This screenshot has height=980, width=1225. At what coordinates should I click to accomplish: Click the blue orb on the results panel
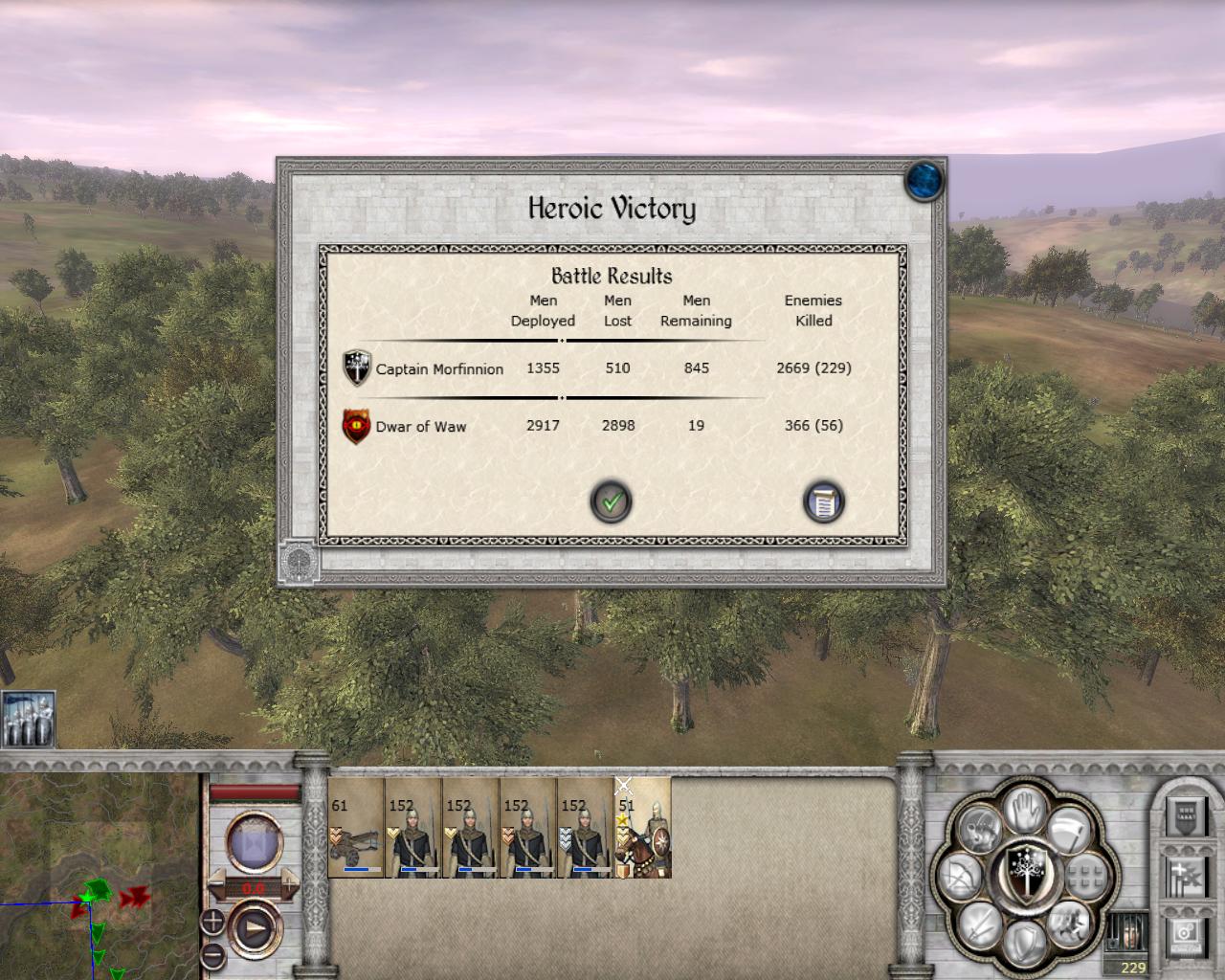point(924,180)
